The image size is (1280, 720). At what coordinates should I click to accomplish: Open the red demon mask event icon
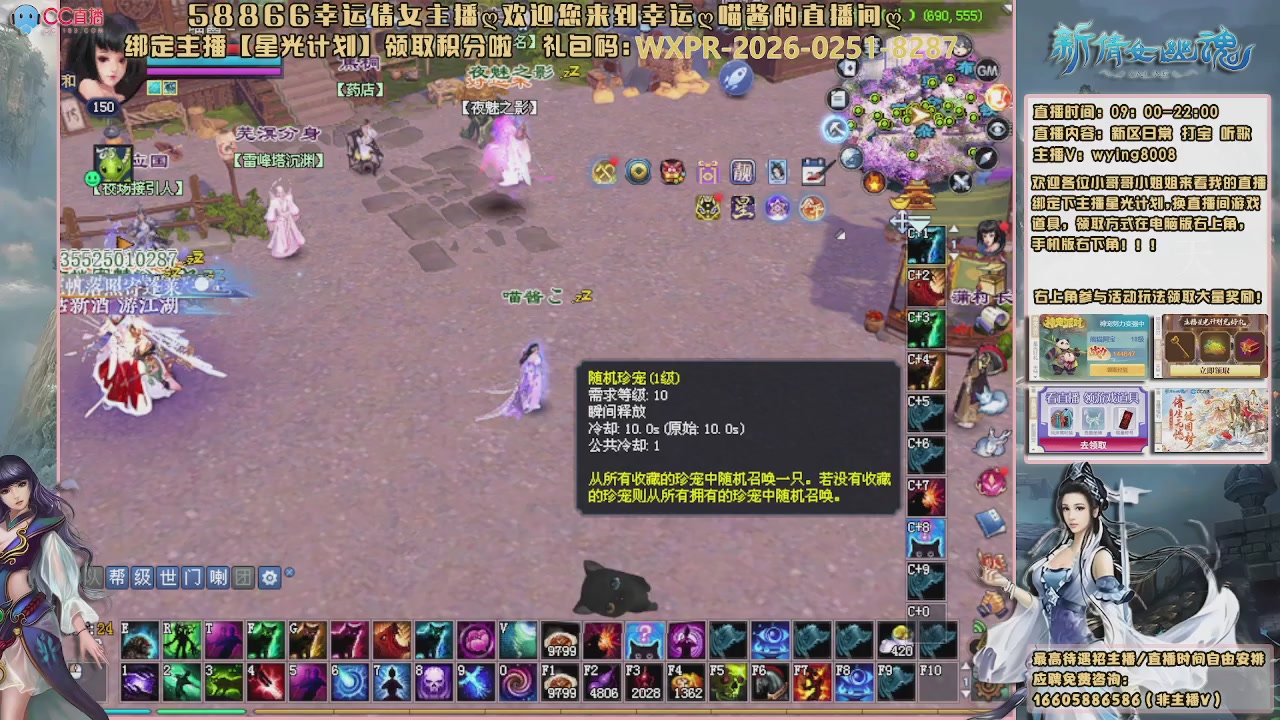click(x=672, y=172)
